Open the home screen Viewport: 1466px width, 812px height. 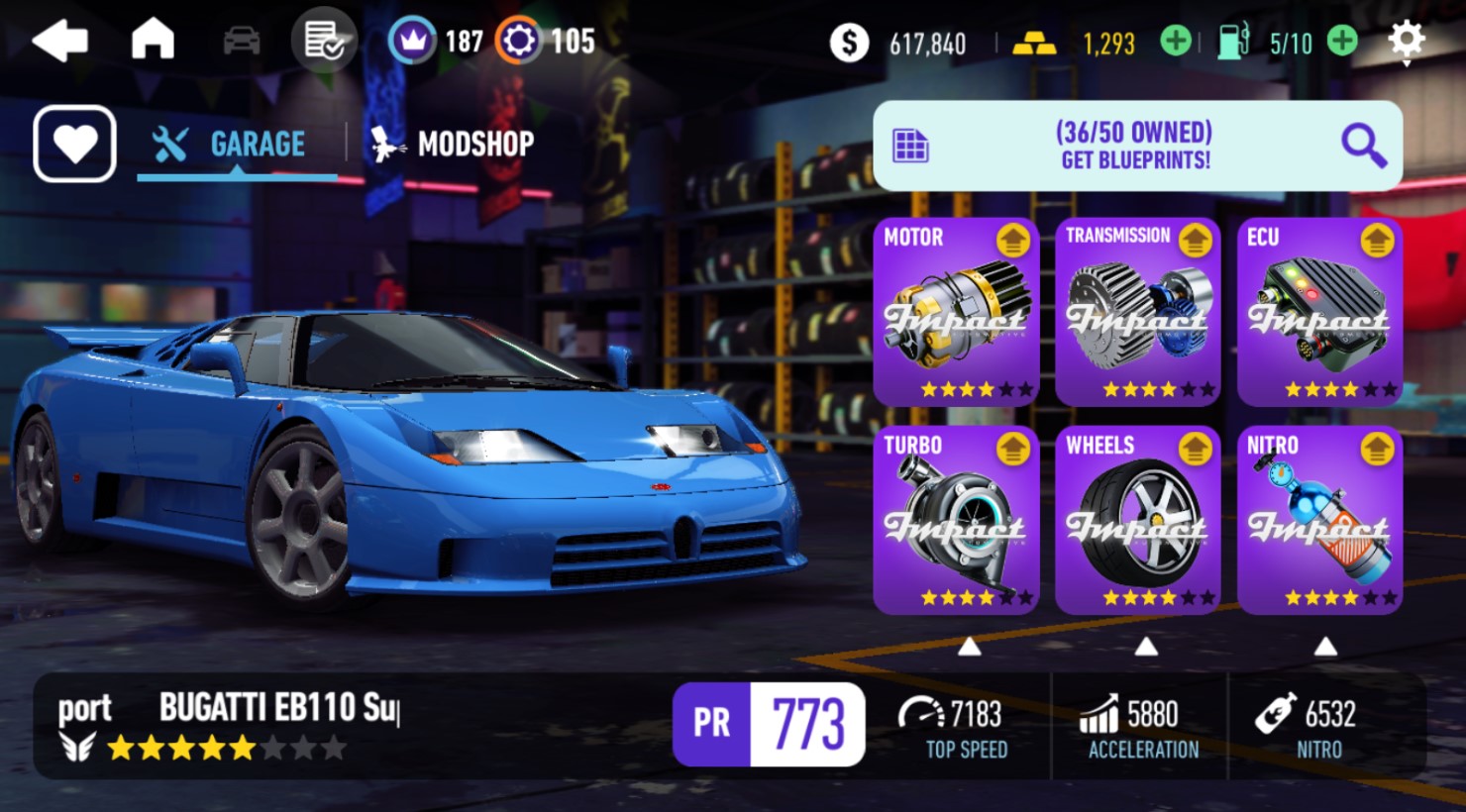[153, 41]
